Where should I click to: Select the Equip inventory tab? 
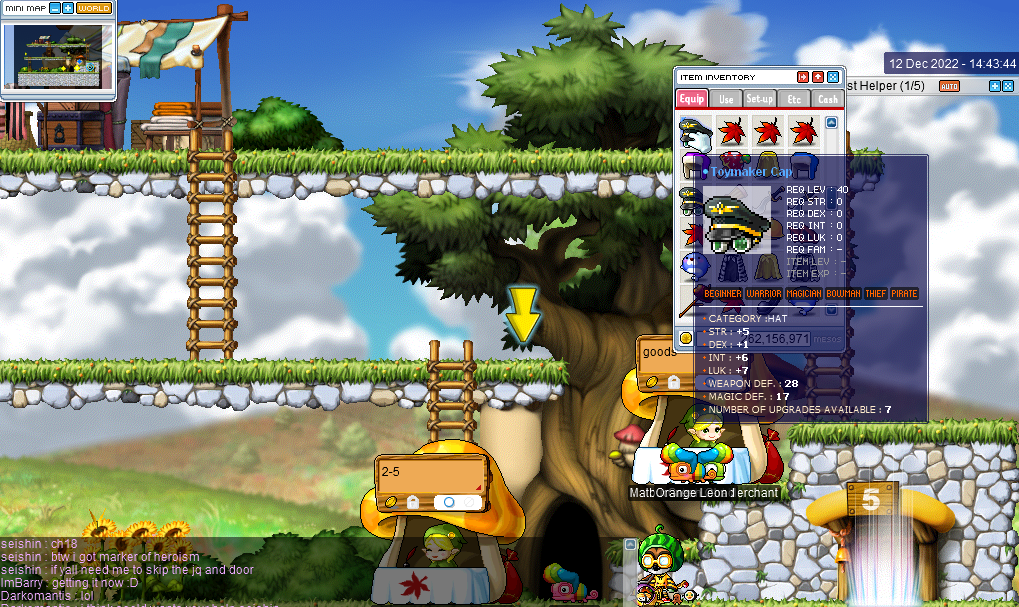(692, 99)
